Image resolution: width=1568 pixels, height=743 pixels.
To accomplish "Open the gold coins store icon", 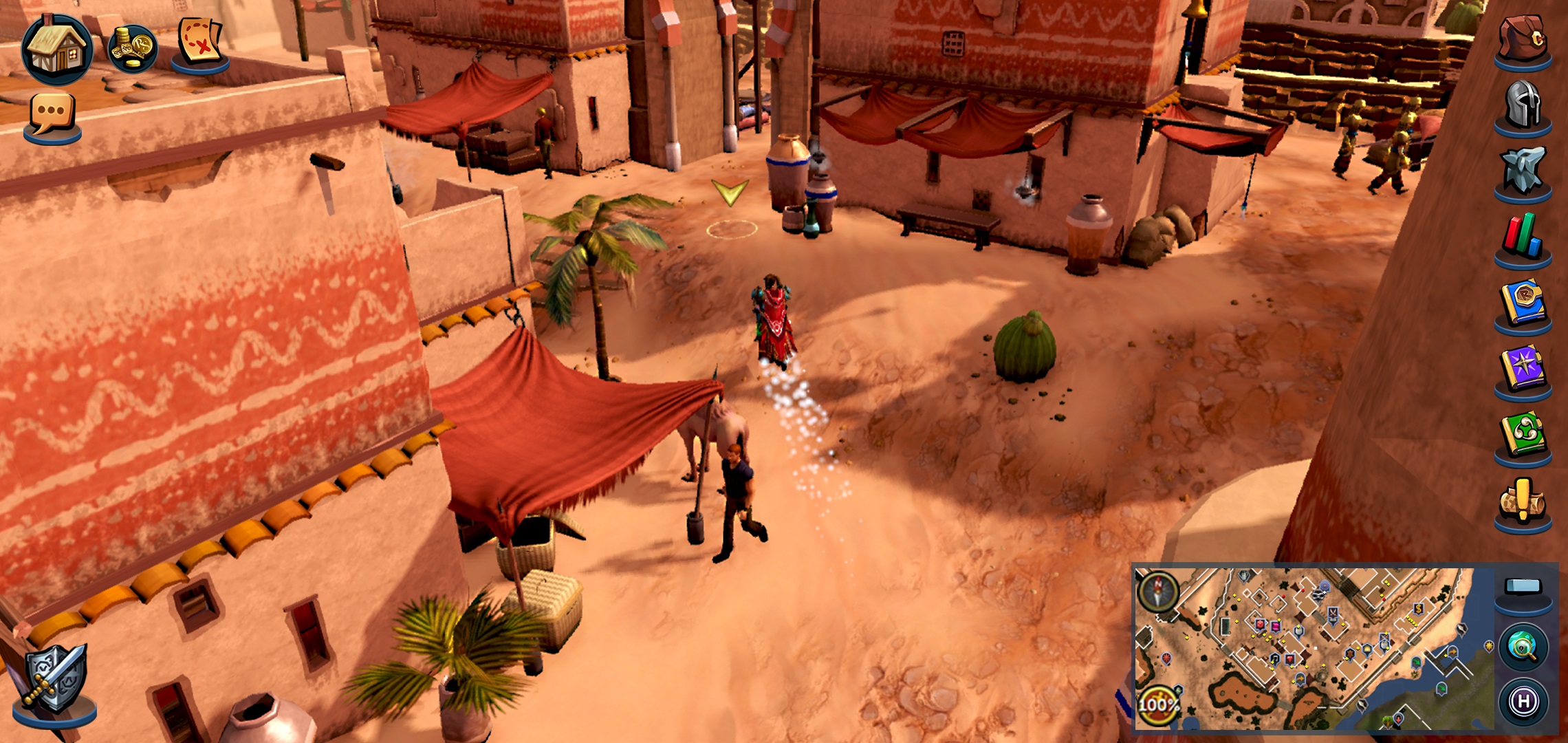I will (x=133, y=49).
